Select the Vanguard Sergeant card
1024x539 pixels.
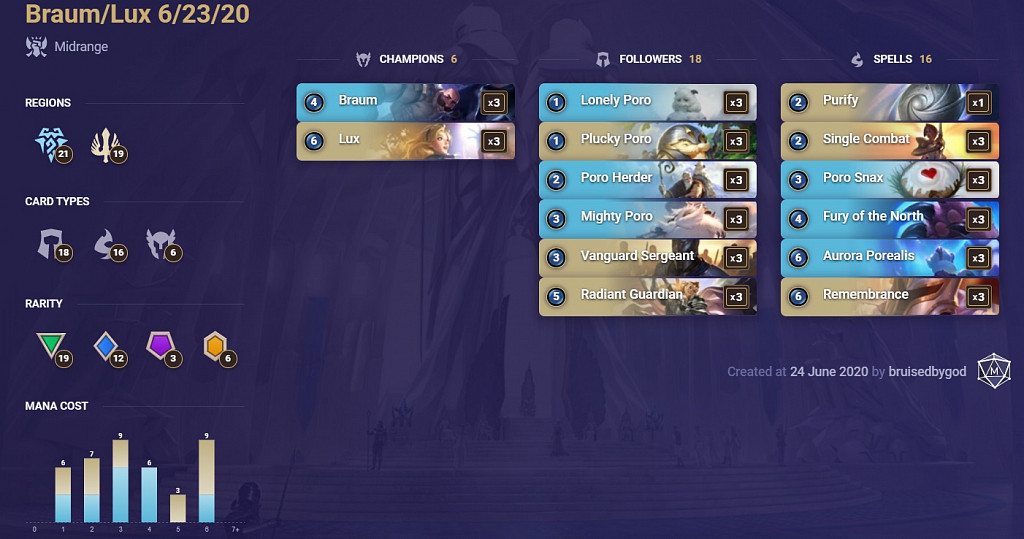click(x=647, y=257)
